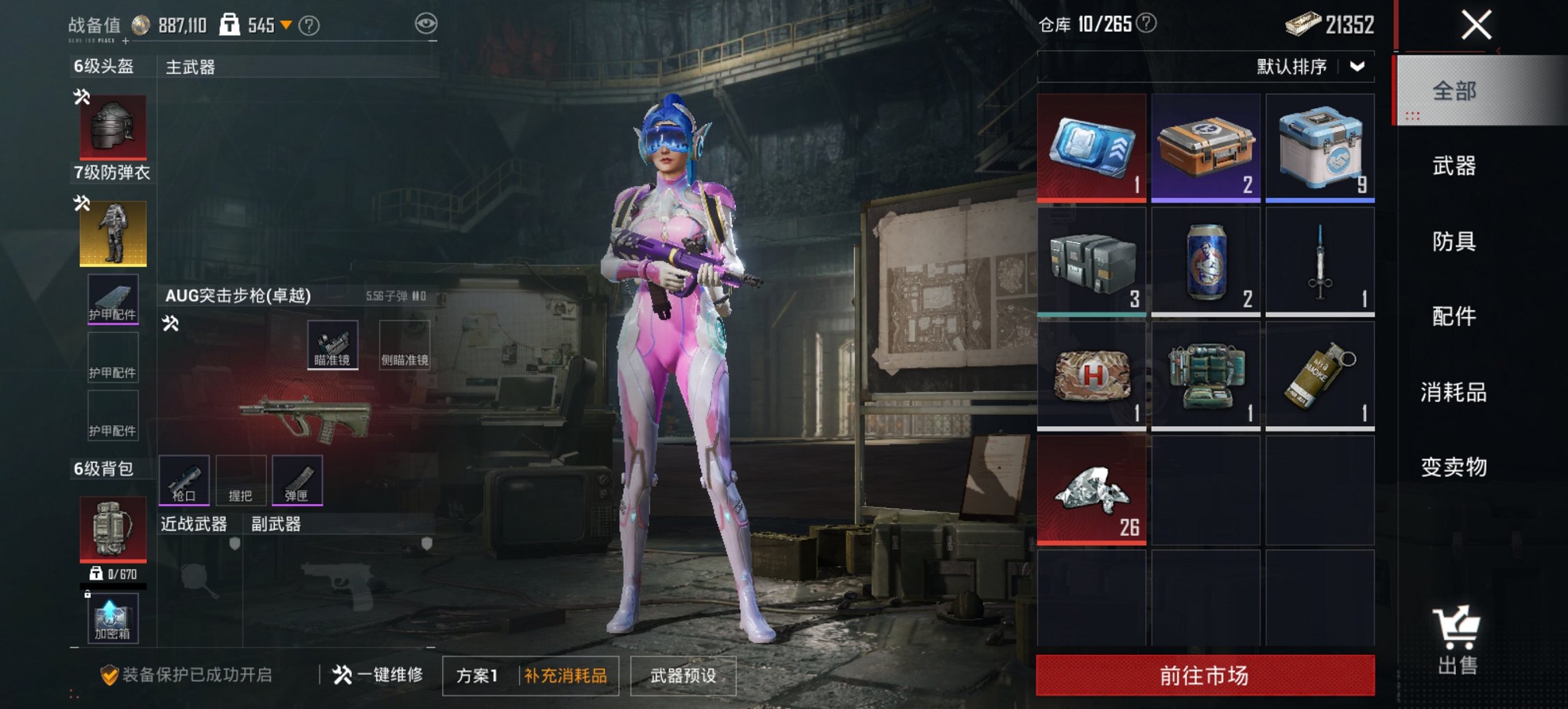Toggle the eye visibility icon at the top
Viewport: 1568px width, 709px height.
tap(427, 22)
